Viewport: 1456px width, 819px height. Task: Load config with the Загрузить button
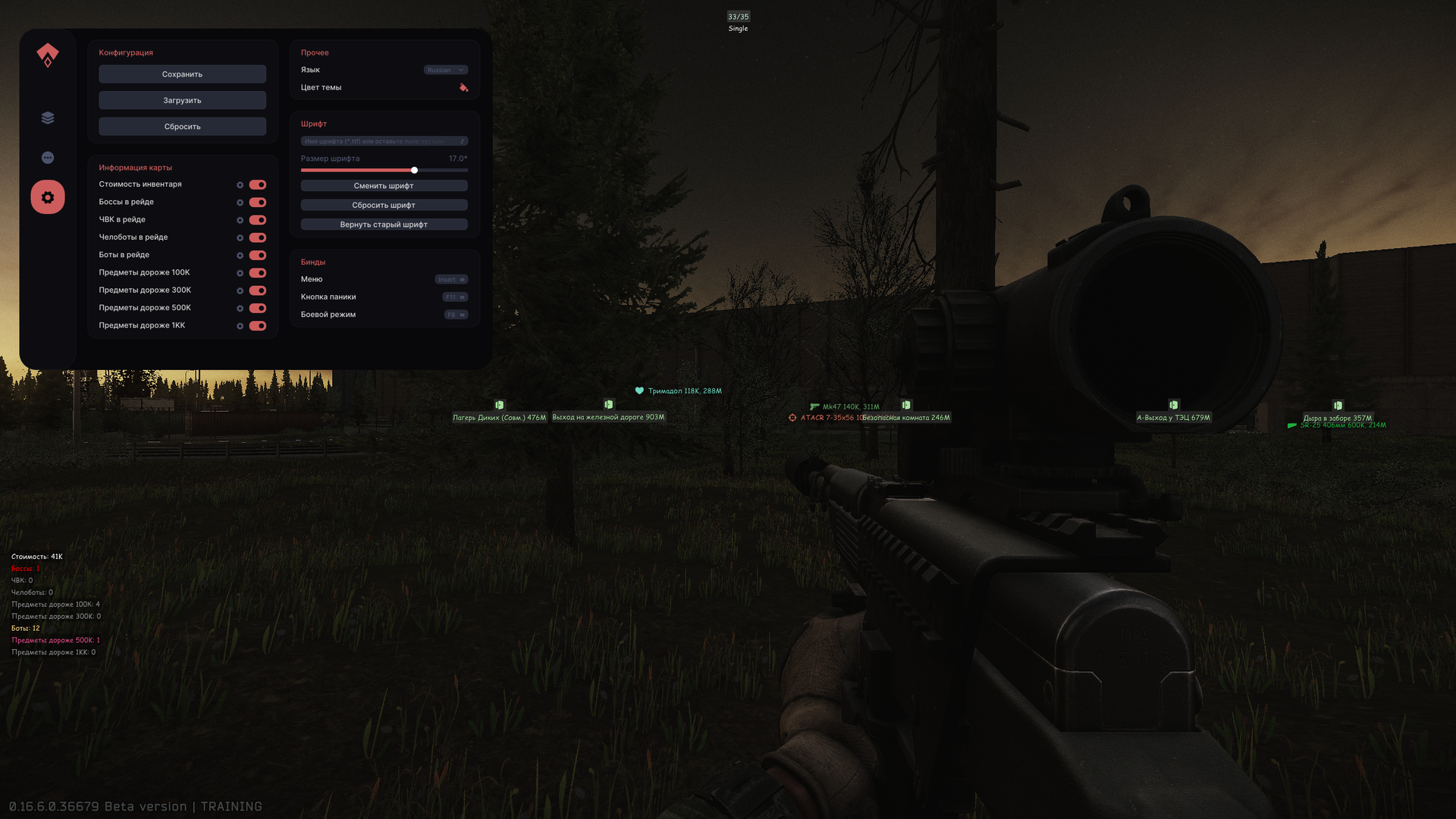[x=182, y=100]
